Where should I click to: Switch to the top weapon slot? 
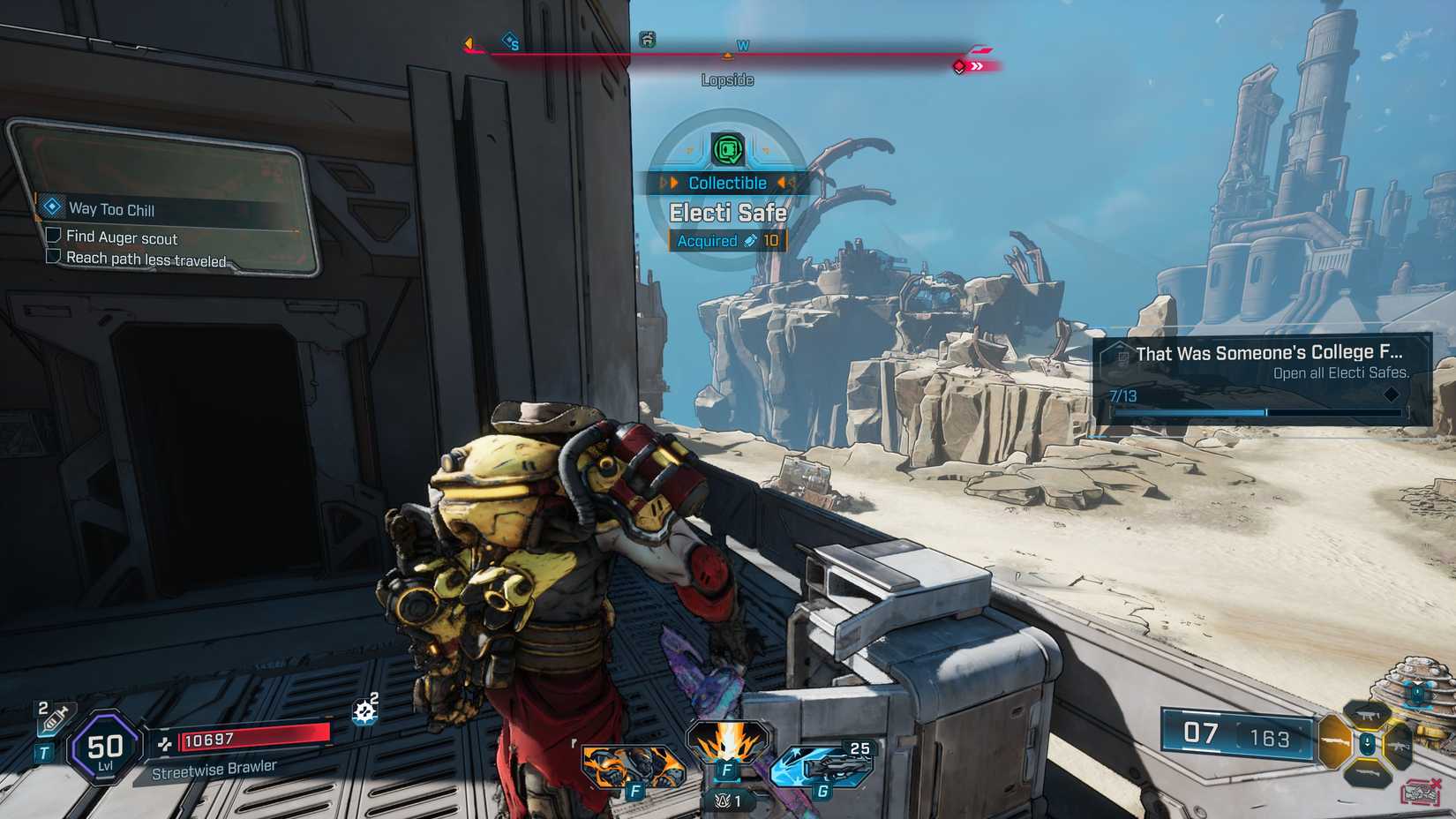(1367, 713)
